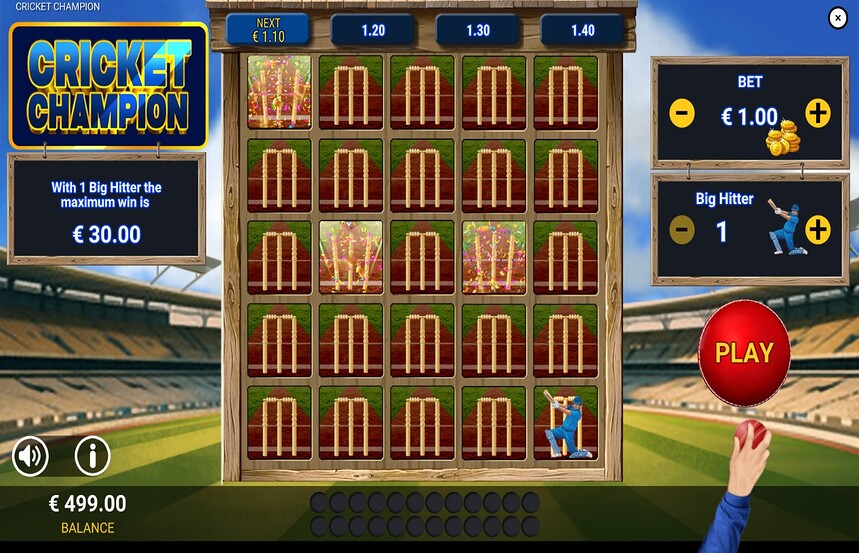The width and height of the screenshot is (859, 553).
Task: Increase the bet amount with plus
Action: pos(818,114)
